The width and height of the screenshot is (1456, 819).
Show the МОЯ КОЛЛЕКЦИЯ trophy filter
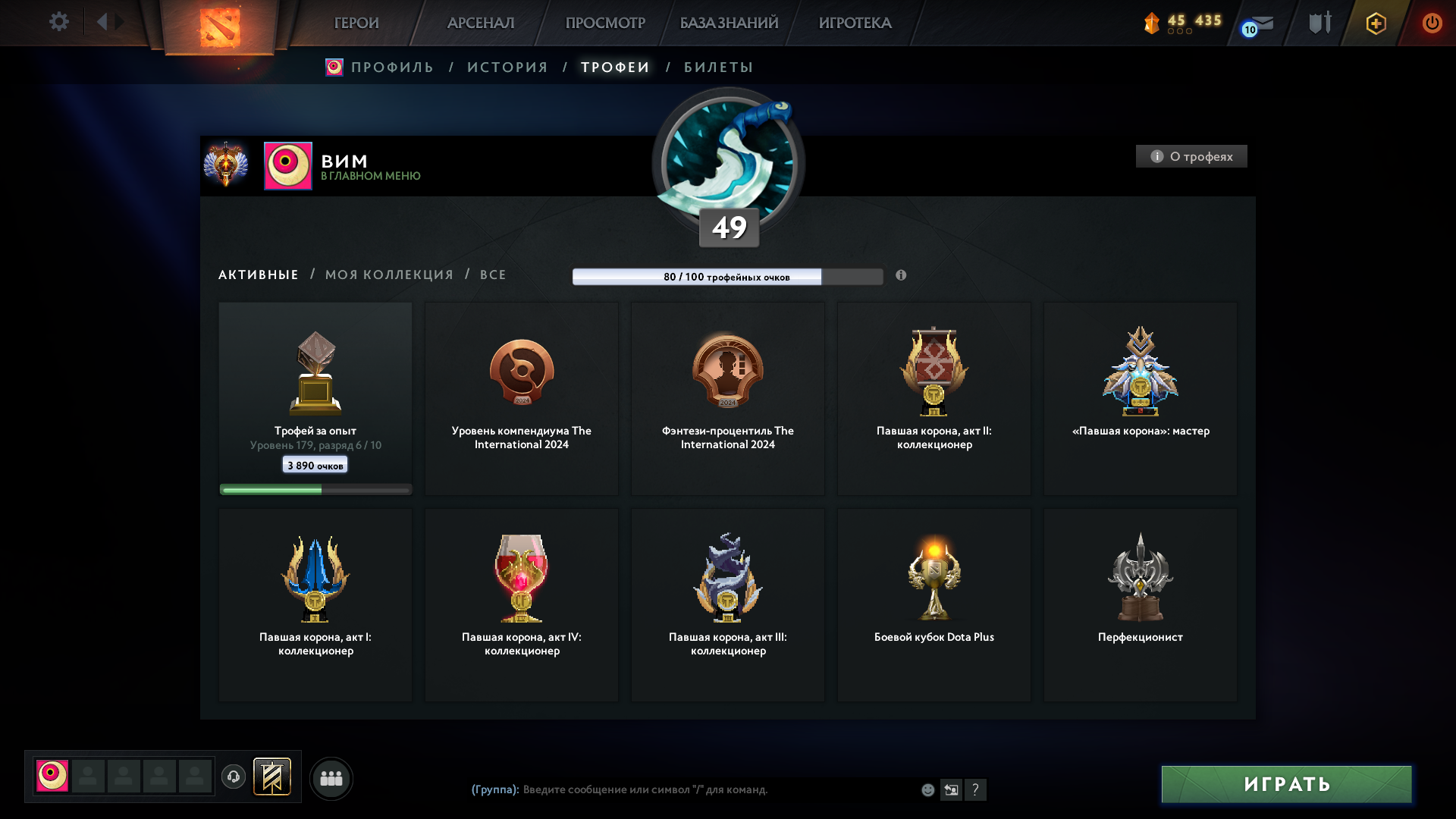389,275
